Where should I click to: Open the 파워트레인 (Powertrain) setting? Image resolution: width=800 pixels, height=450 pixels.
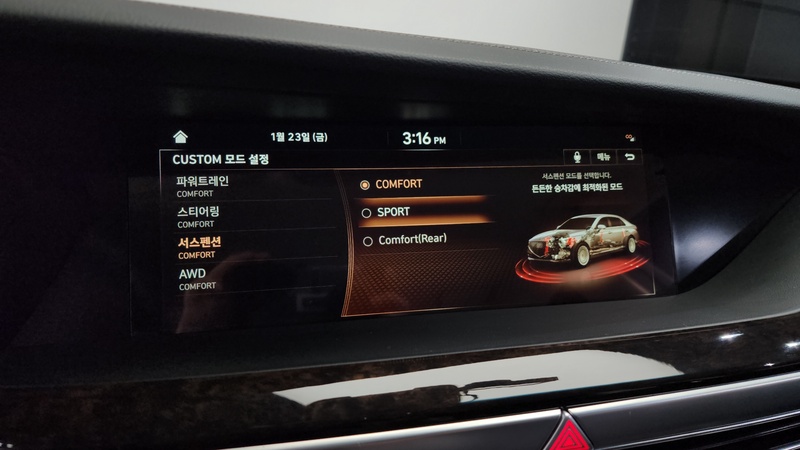(x=203, y=185)
